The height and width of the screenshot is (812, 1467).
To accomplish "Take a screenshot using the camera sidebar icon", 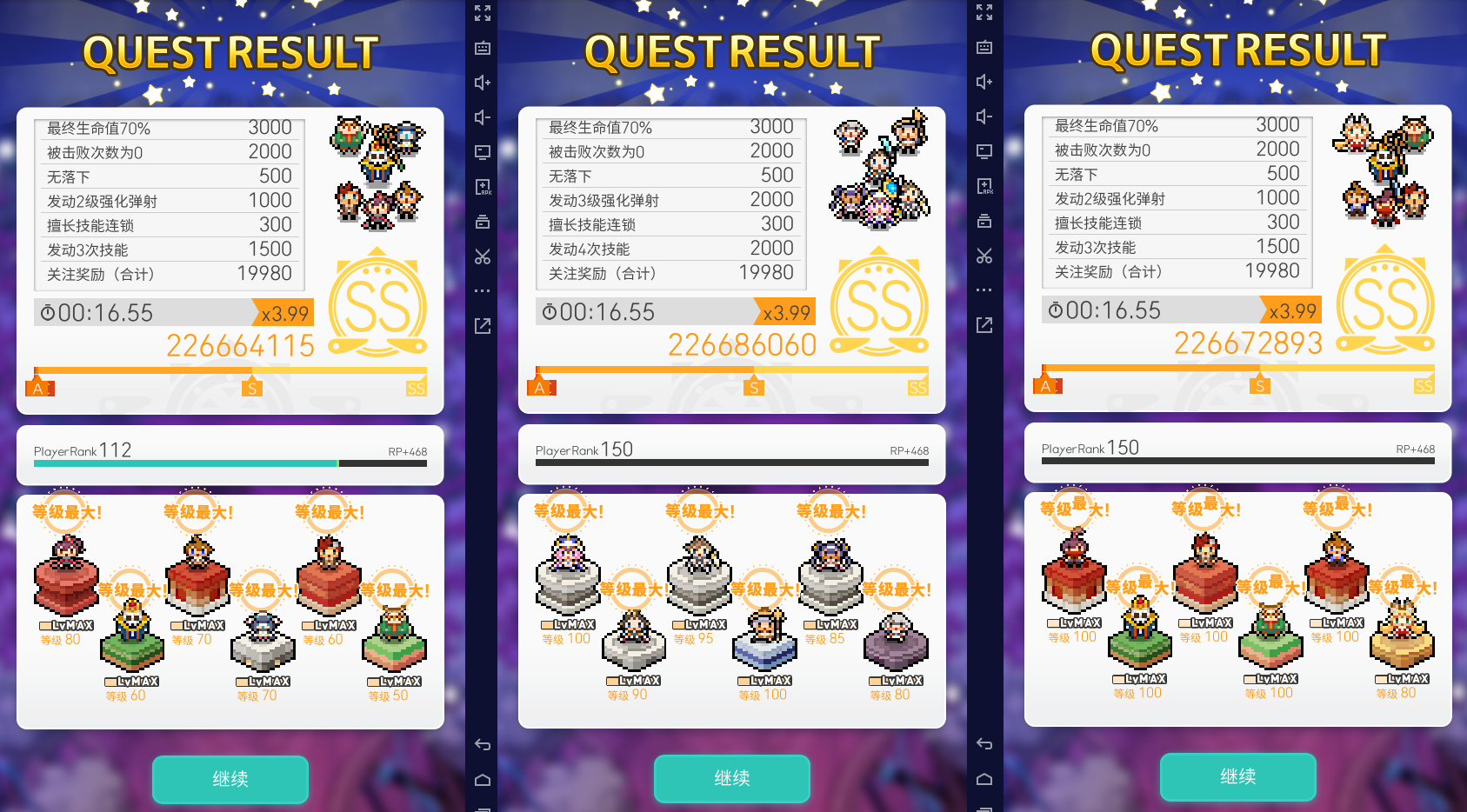I will point(483,222).
